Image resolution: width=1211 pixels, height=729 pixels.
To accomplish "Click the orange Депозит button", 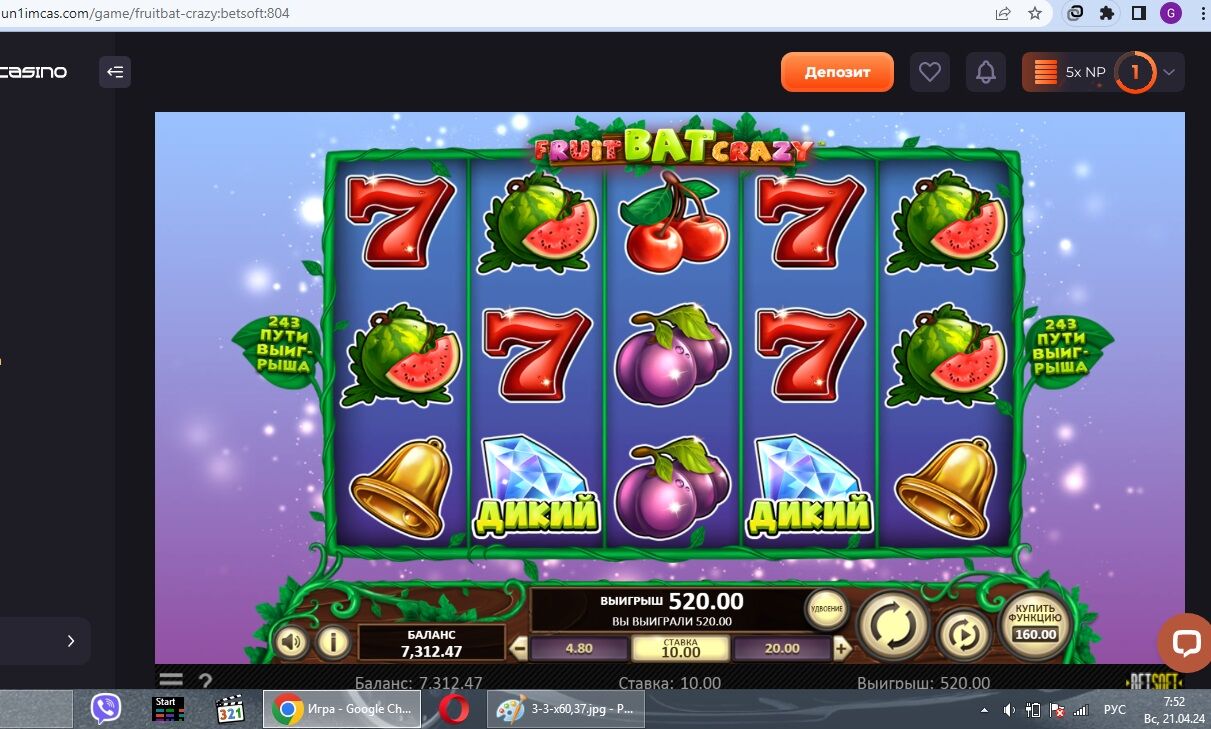I will [837, 72].
